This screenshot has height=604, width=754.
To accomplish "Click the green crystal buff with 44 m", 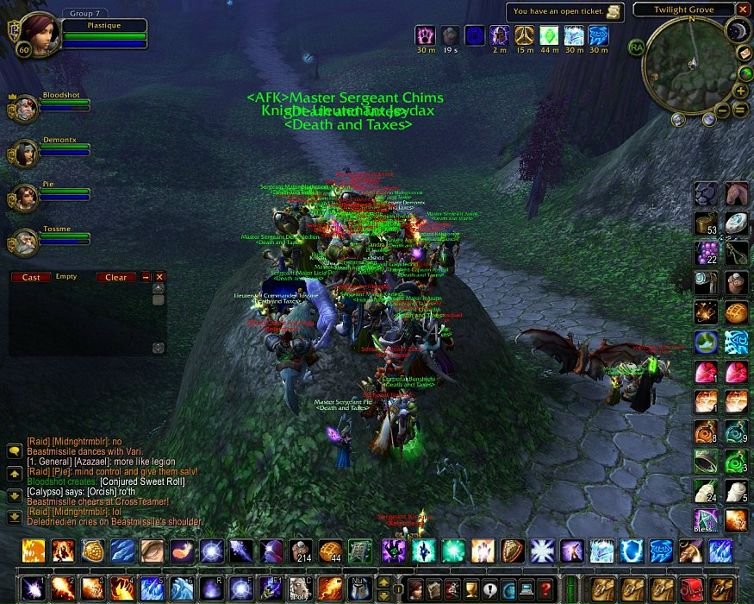I will pos(549,35).
